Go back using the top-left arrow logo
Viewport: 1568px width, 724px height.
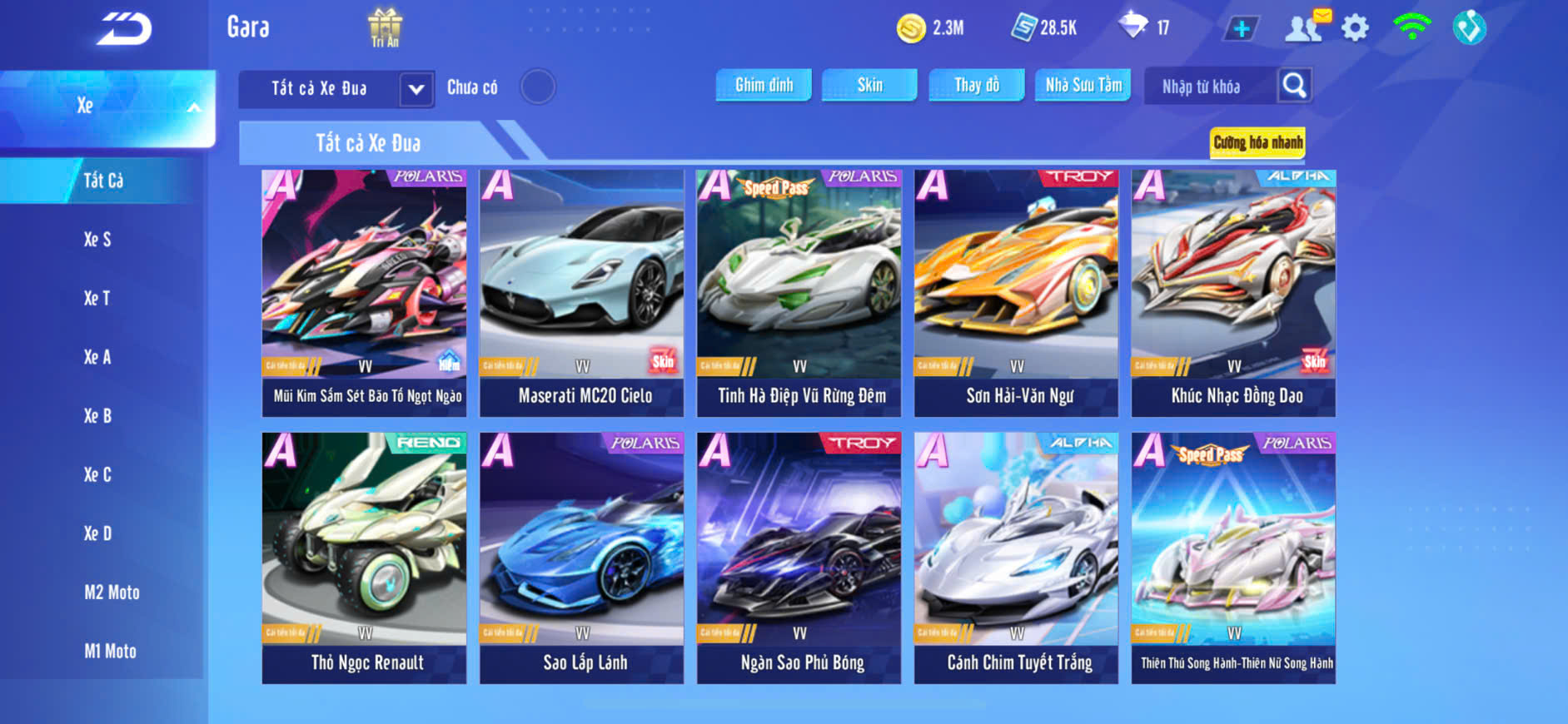tap(124, 29)
